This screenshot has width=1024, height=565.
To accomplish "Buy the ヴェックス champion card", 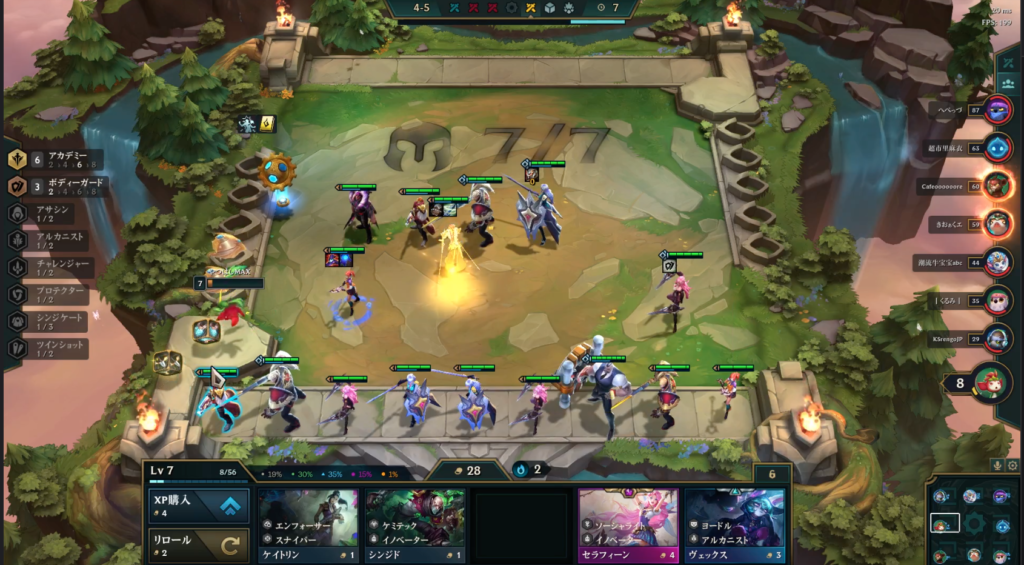I will pyautogui.click(x=734, y=526).
